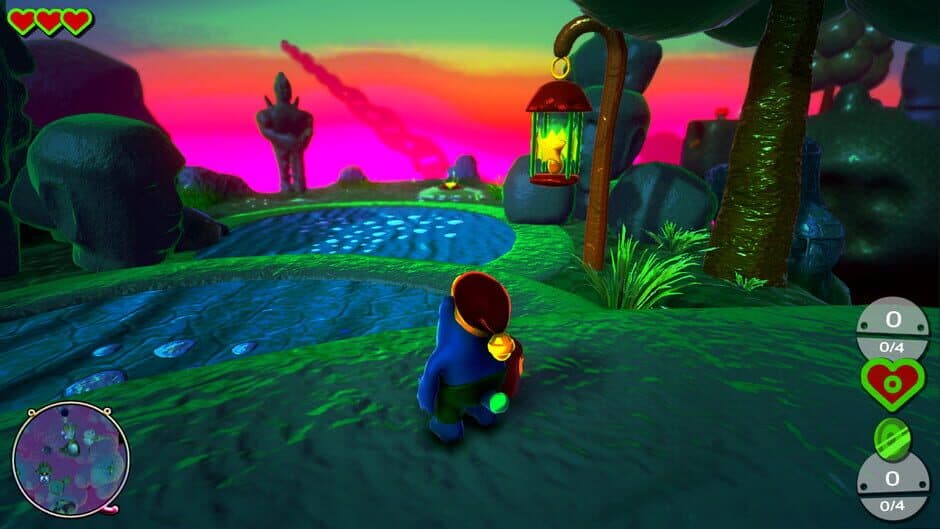Select the green striped gem icon
The width and height of the screenshot is (940, 529).
coord(890,437)
